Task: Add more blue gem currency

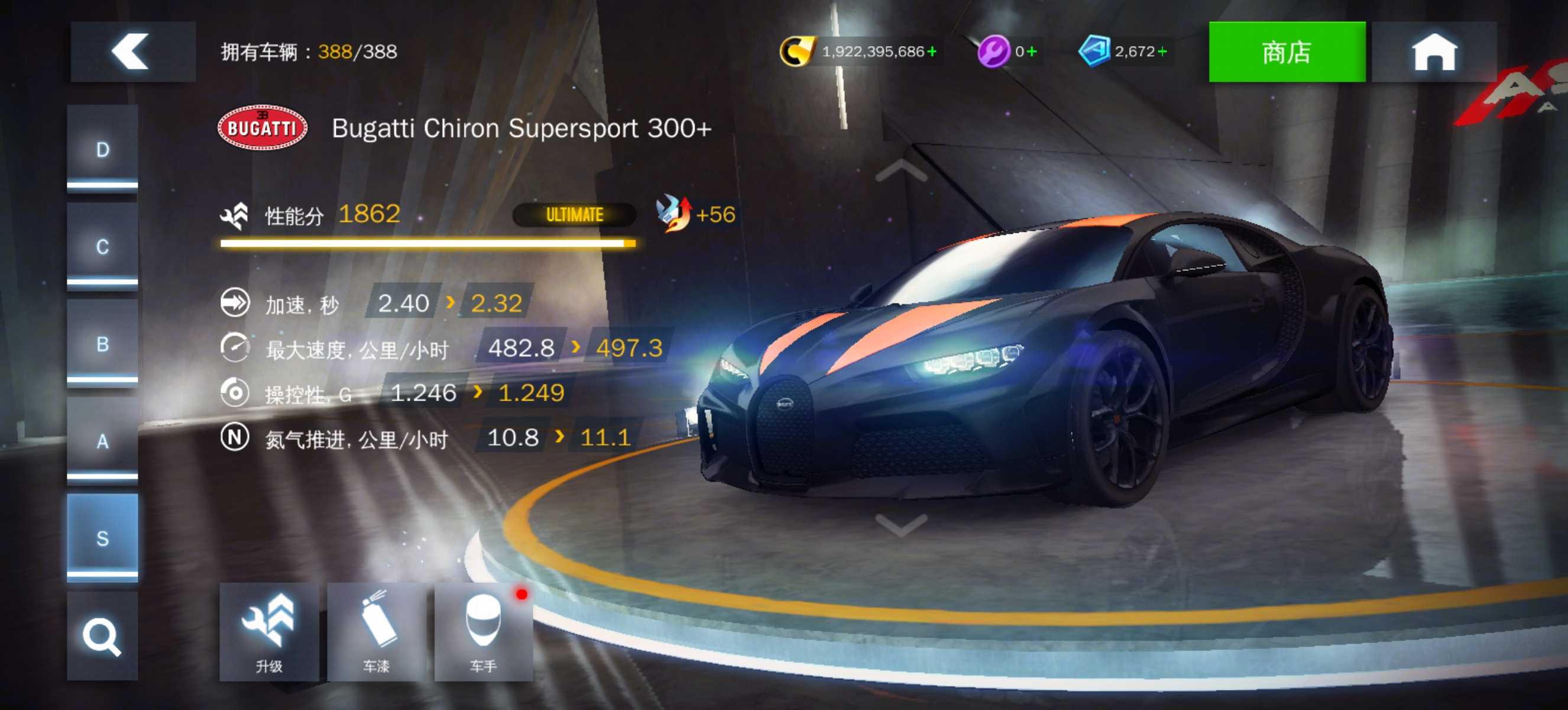Action: click(1162, 51)
